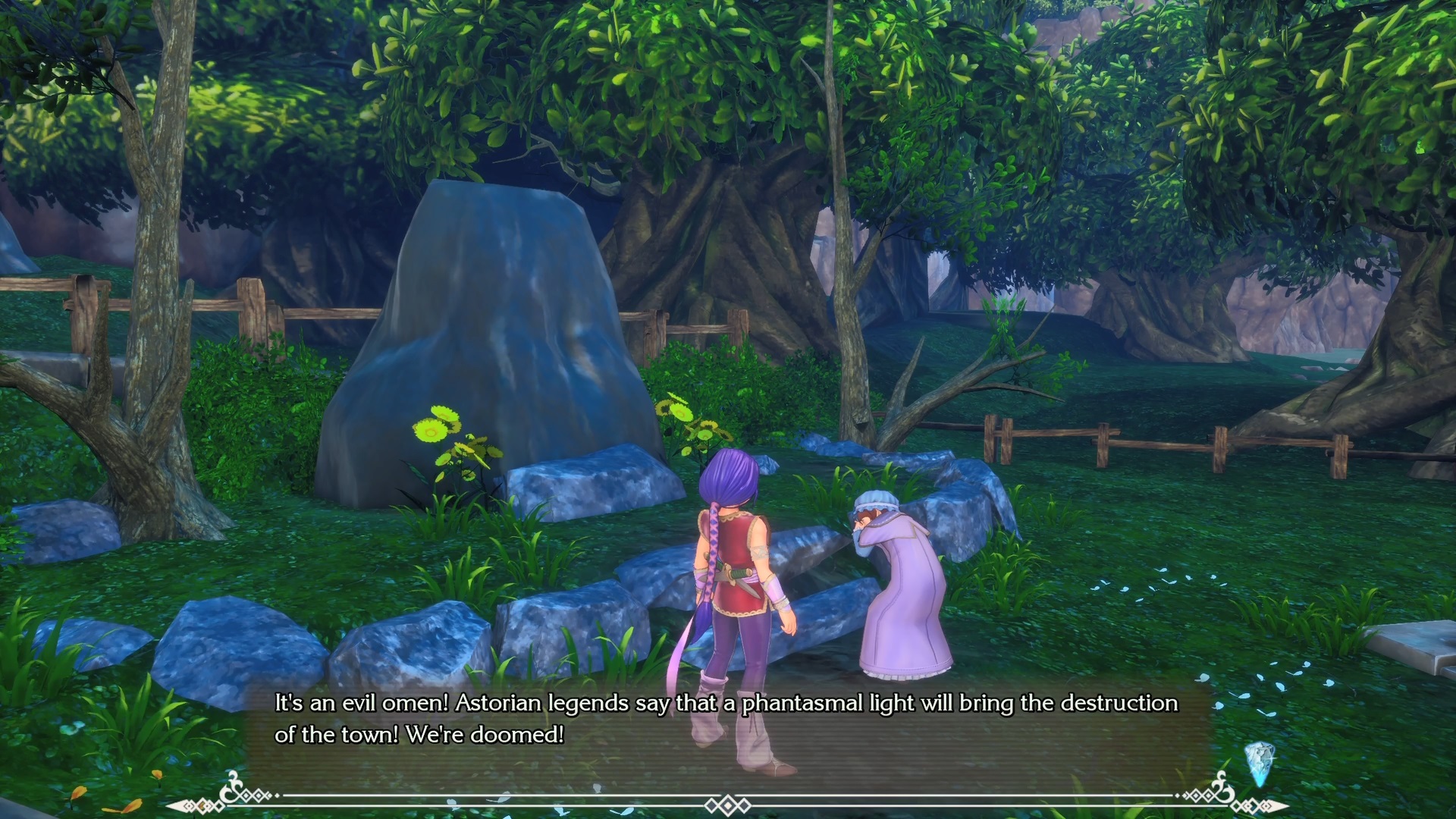This screenshot has height=819, width=1456.
Task: Advance dialogue via the crystal continue icon
Action: (x=1258, y=760)
